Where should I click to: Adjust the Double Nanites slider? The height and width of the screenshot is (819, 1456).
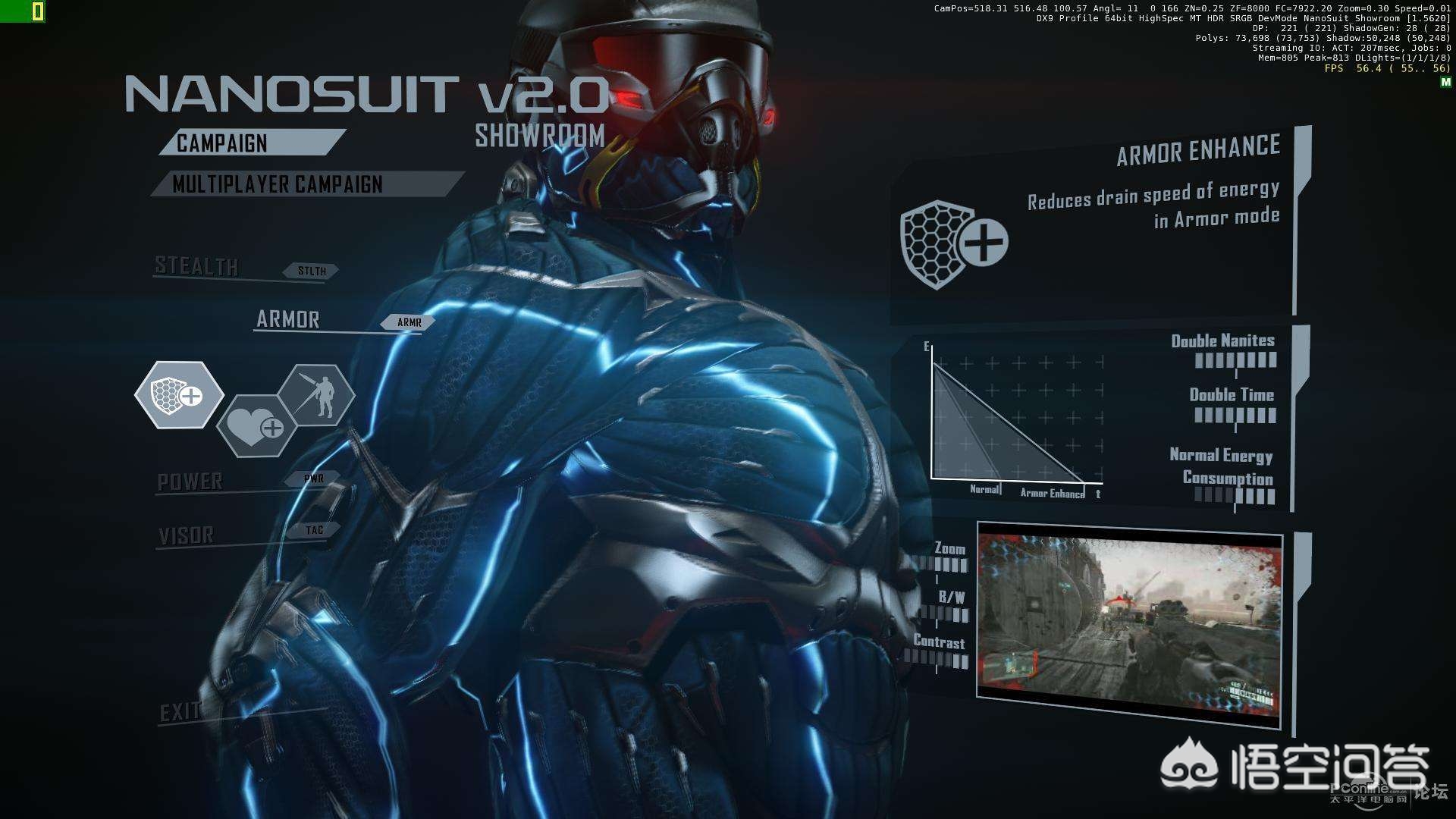1235,361
